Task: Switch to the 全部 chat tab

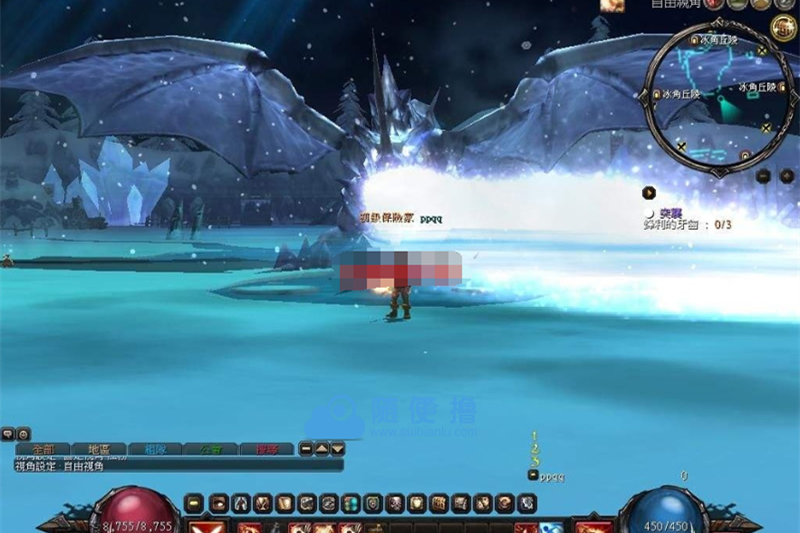Action: 43,450
